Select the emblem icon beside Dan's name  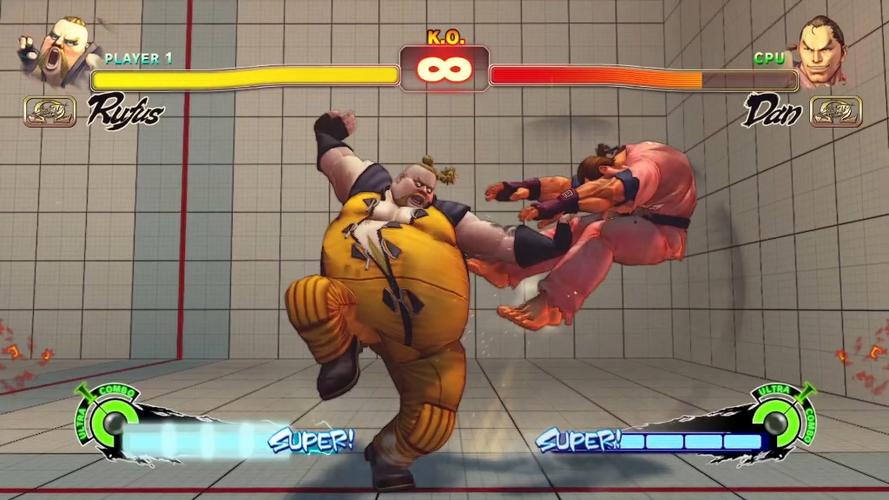point(835,110)
